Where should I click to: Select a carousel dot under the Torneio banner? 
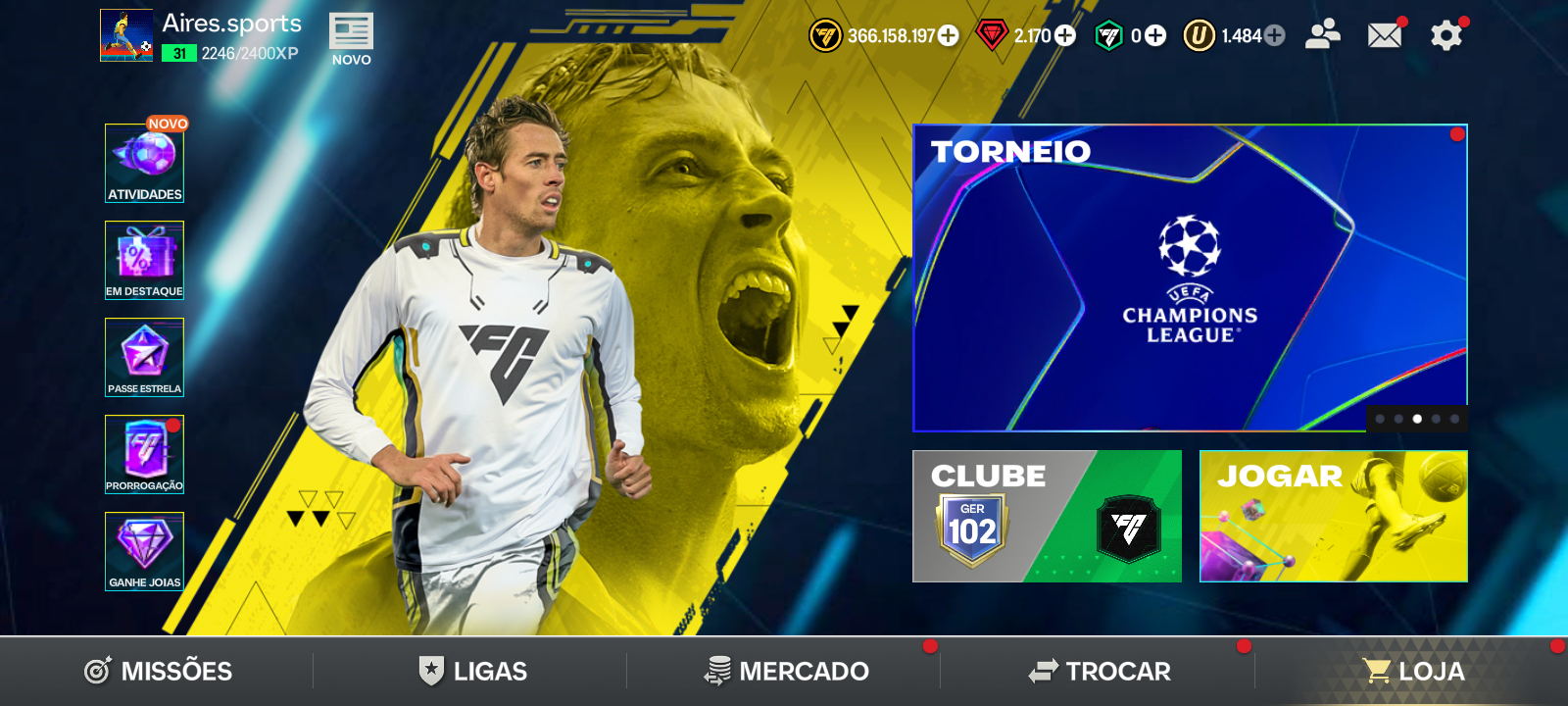click(1416, 419)
